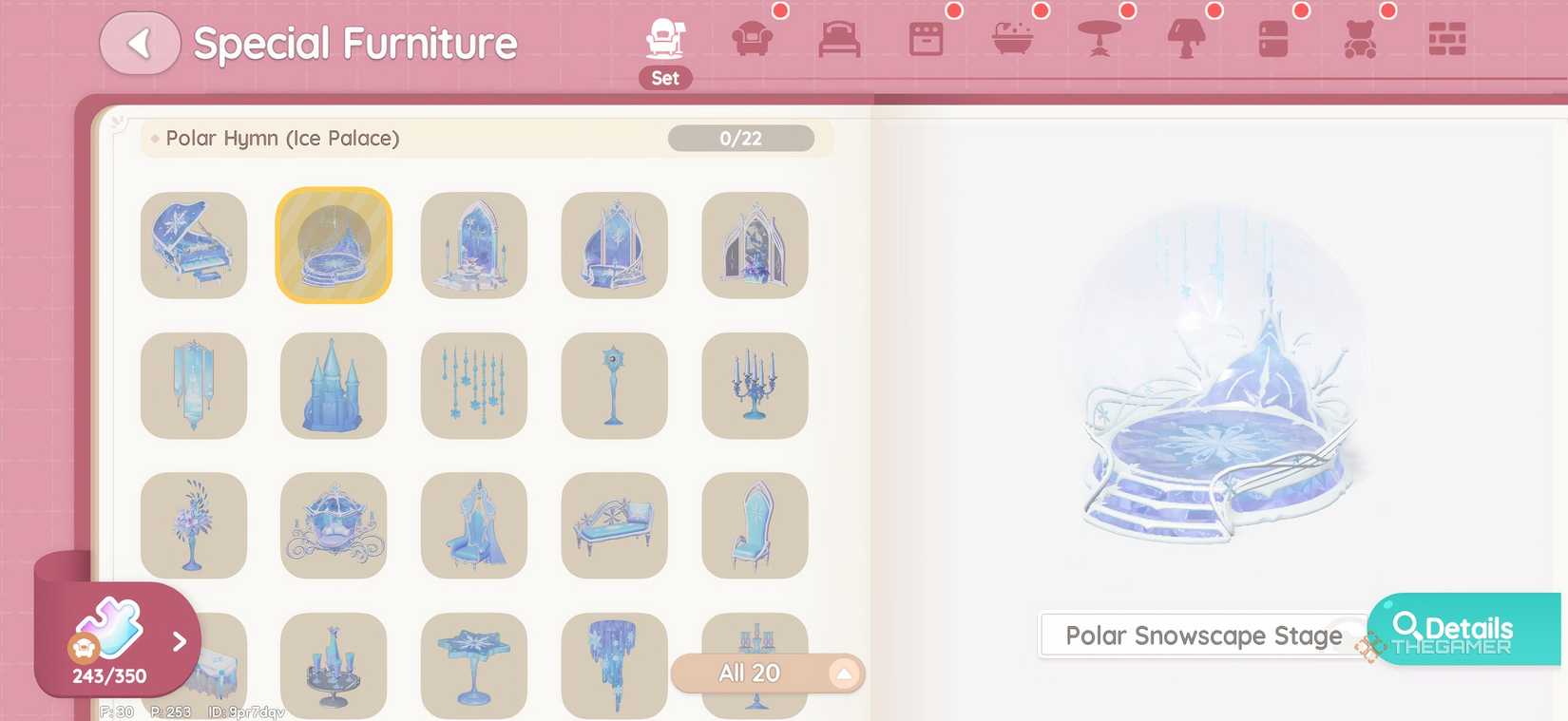The width and height of the screenshot is (1568, 721).
Task: Open the Polar Hymn (Ice Palace) section header
Action: (280, 138)
